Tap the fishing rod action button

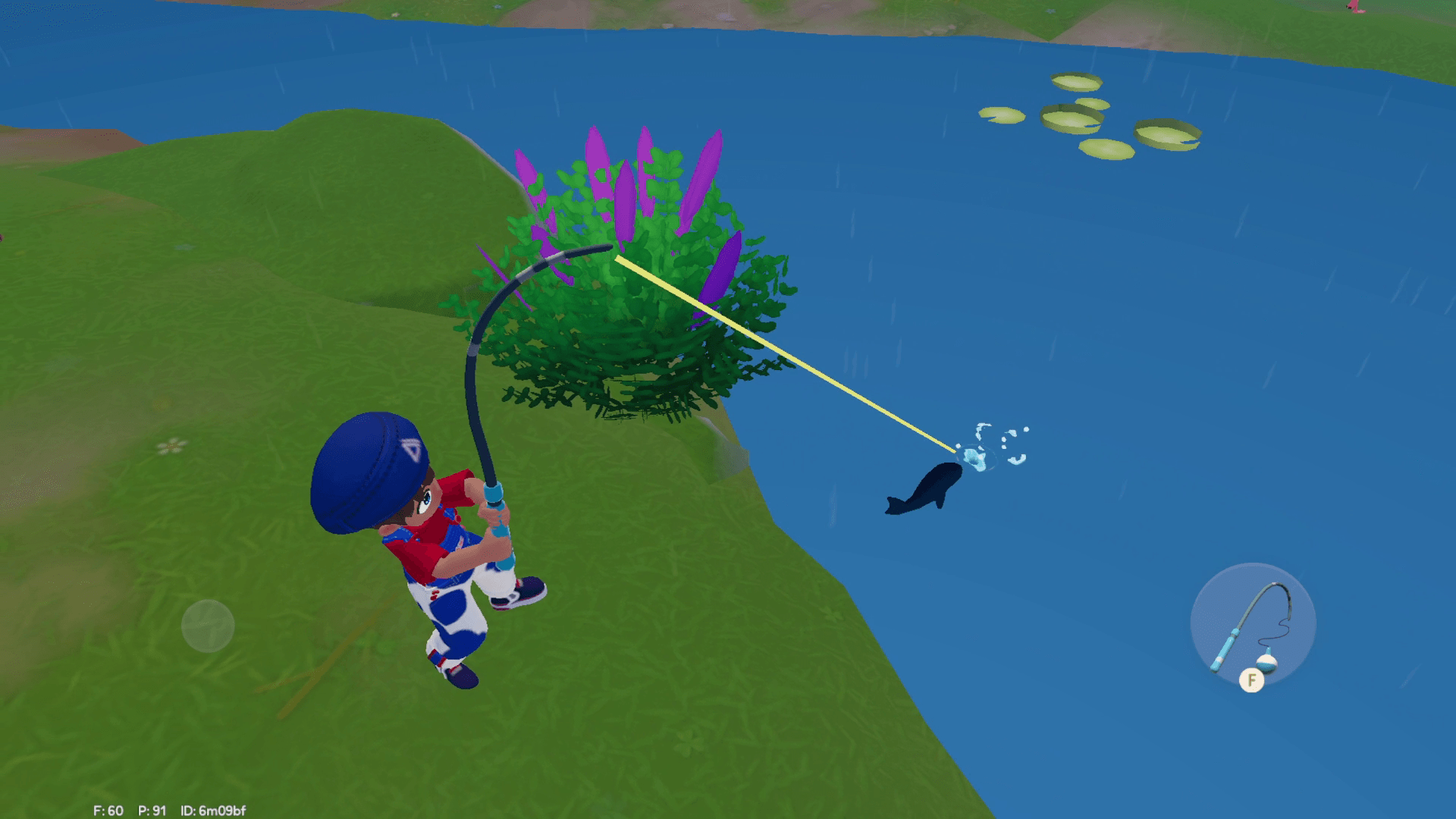[1253, 625]
